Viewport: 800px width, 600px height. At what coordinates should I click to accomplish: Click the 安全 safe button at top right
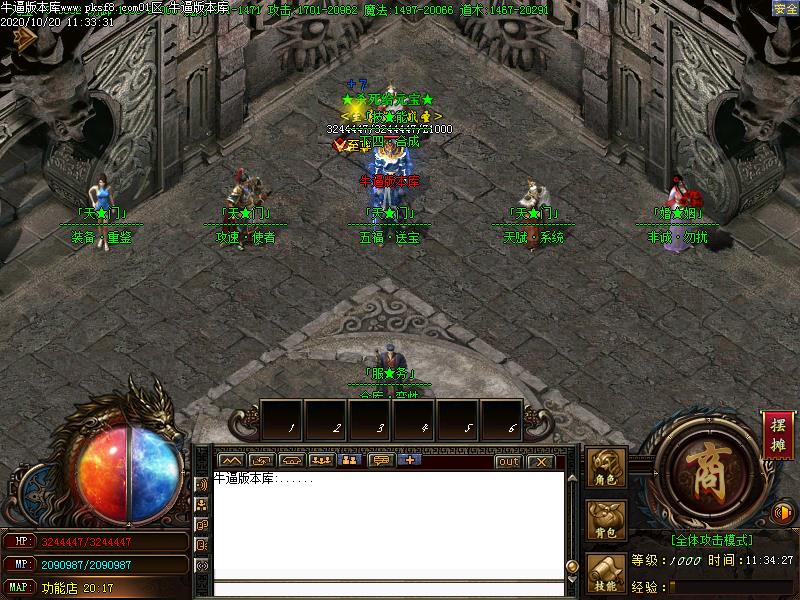click(786, 8)
